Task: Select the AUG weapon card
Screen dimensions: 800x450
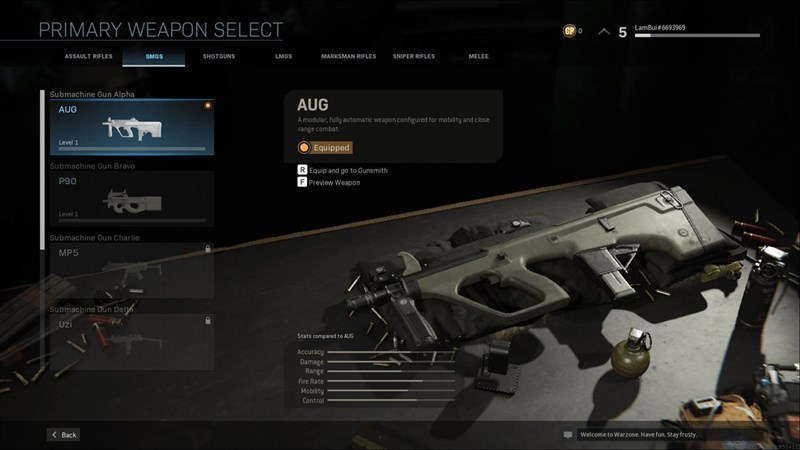Action: [x=133, y=126]
